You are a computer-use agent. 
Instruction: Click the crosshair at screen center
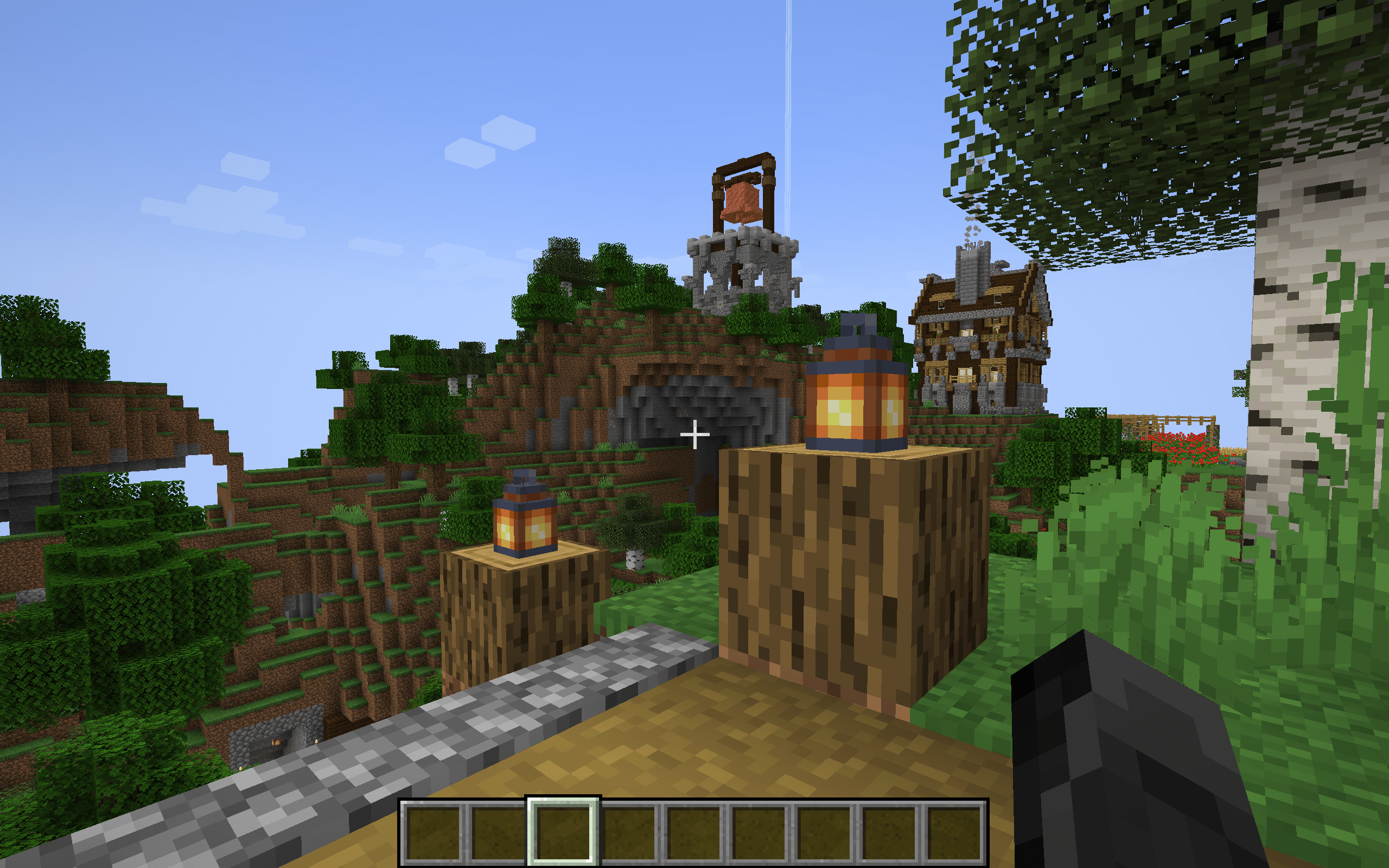[x=695, y=435]
